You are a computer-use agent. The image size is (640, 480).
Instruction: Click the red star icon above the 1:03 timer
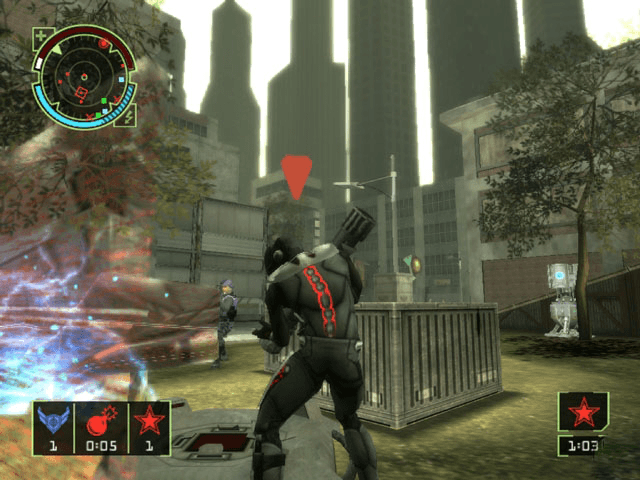pos(583,411)
